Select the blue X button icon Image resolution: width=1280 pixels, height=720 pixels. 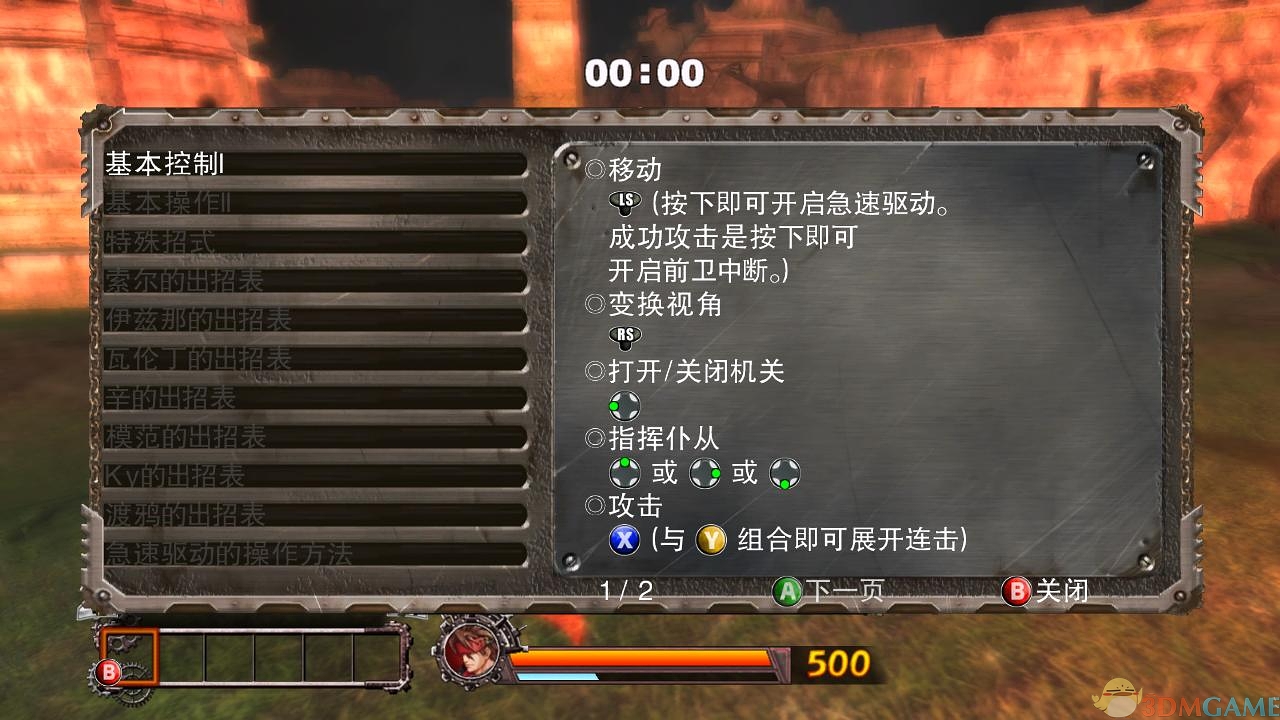[x=624, y=540]
